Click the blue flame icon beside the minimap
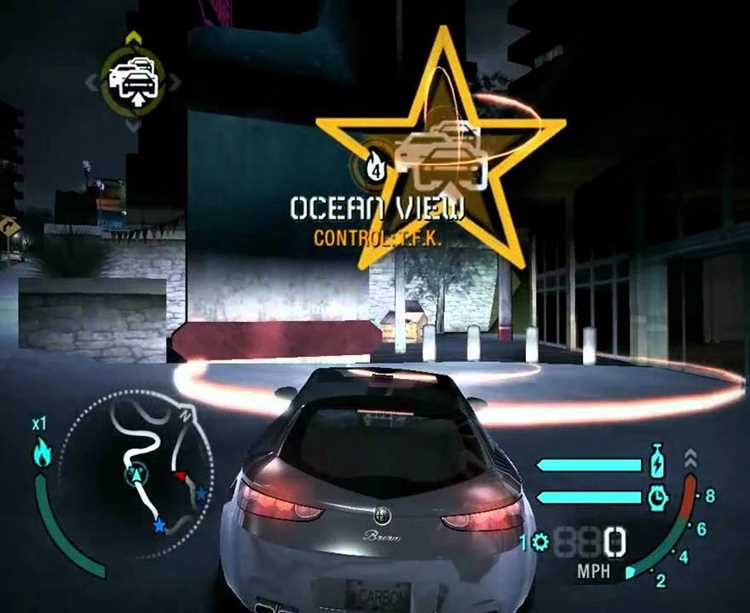The height and width of the screenshot is (613, 750). click(x=42, y=453)
